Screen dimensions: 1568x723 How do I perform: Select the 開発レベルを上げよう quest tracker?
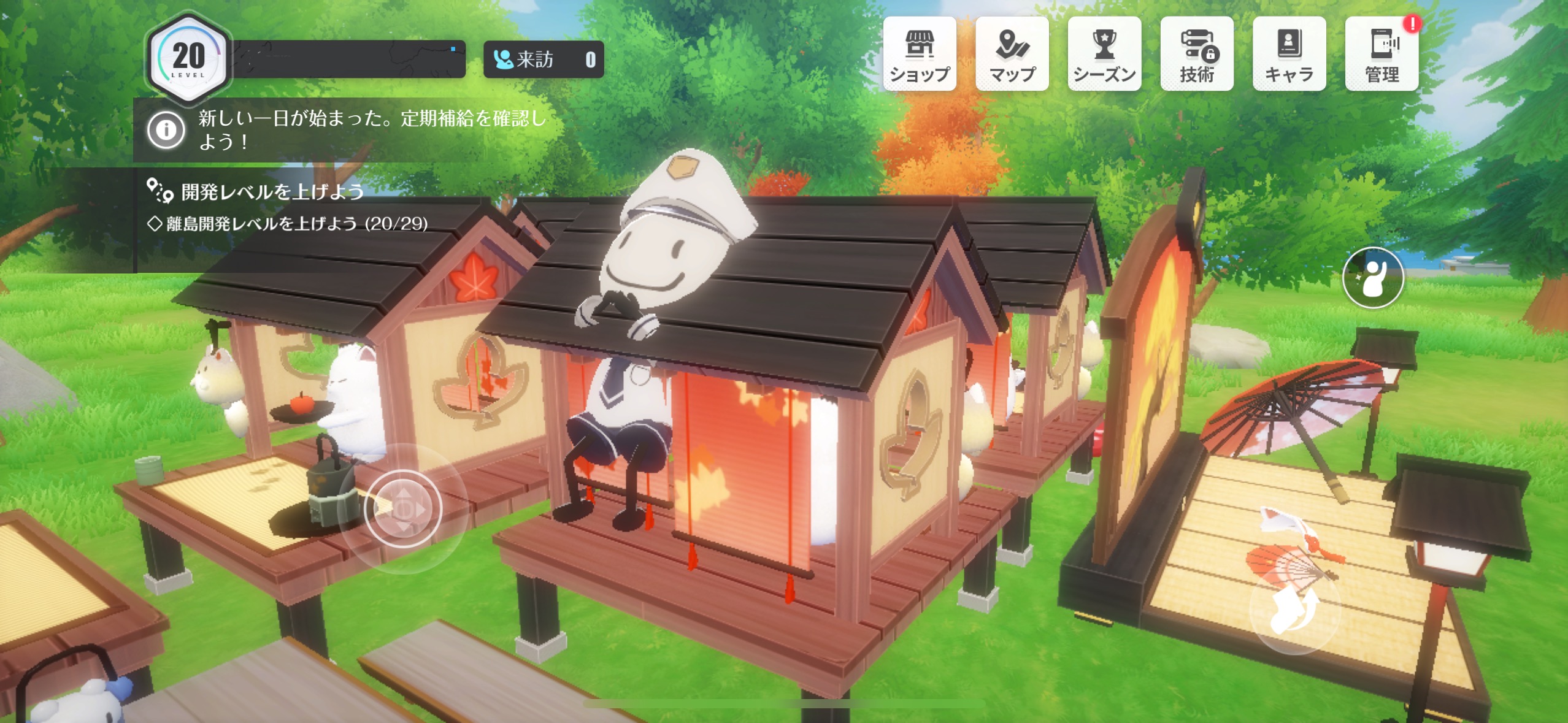click(272, 193)
